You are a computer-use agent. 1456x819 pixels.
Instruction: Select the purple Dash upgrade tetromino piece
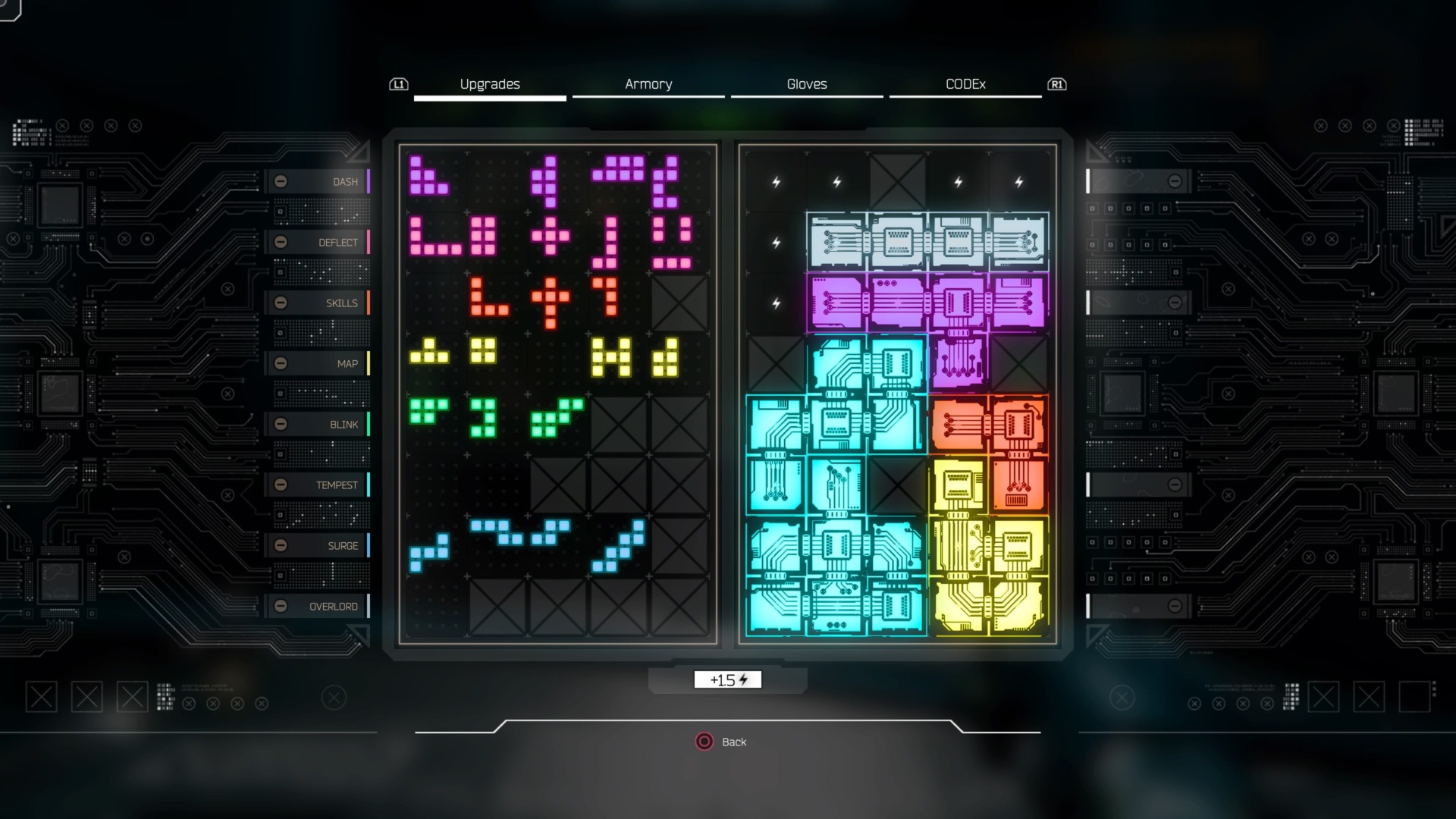428,178
